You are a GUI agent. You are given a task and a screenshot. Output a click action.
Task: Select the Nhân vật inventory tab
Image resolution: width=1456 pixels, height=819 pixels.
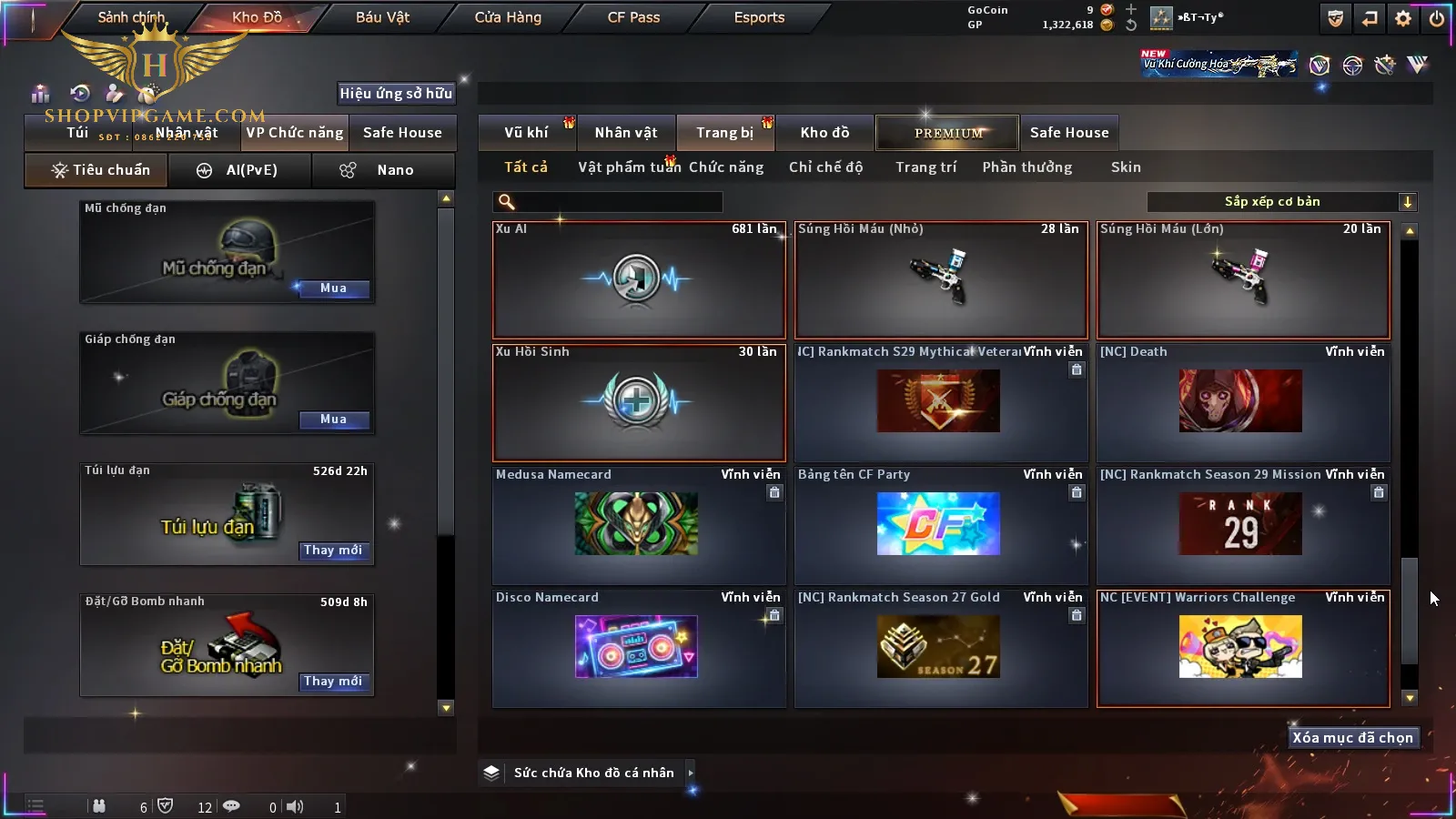(x=626, y=133)
